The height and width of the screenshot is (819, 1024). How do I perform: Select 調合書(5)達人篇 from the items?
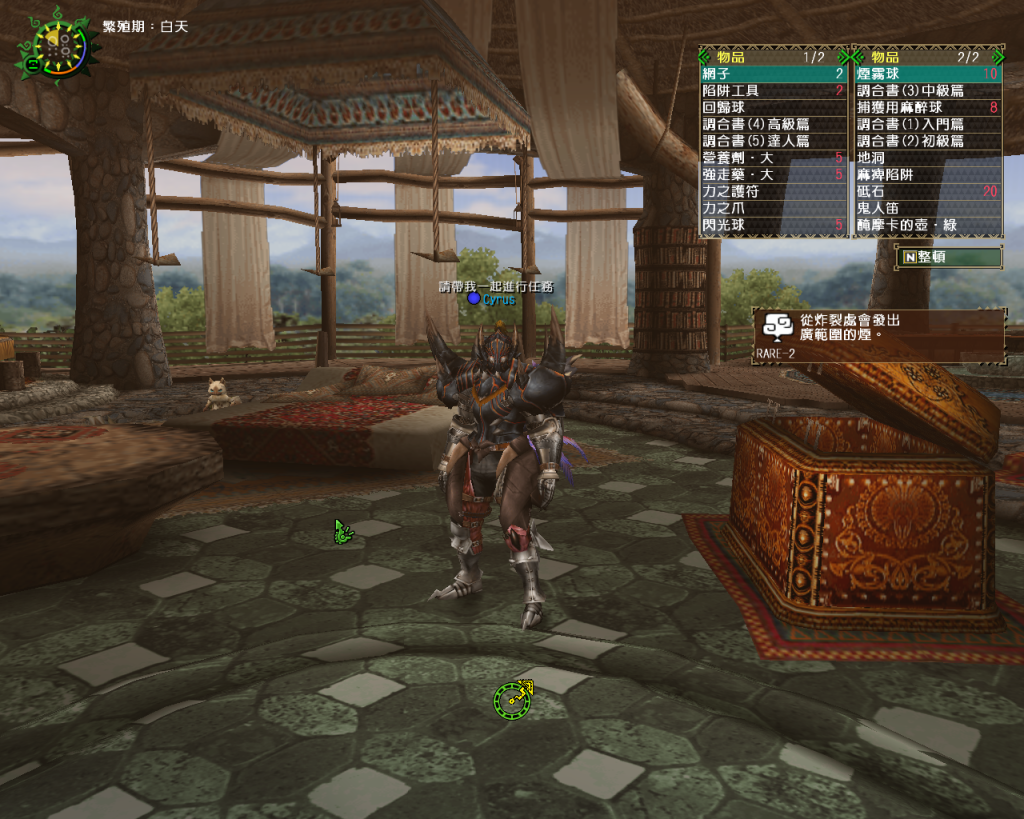[773, 142]
